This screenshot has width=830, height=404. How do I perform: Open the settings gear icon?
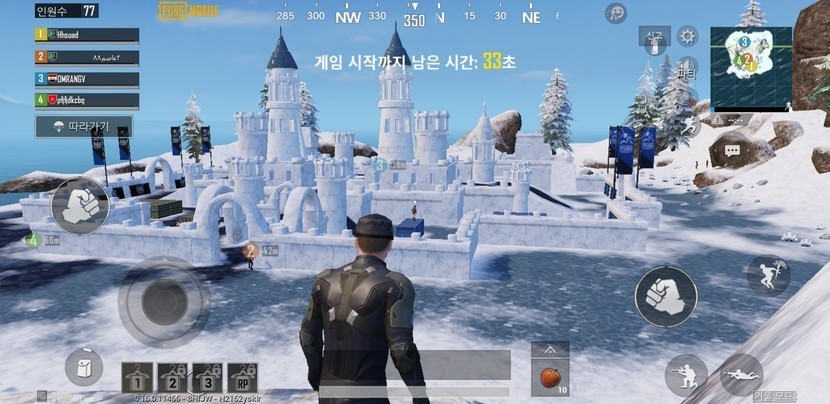(x=688, y=37)
